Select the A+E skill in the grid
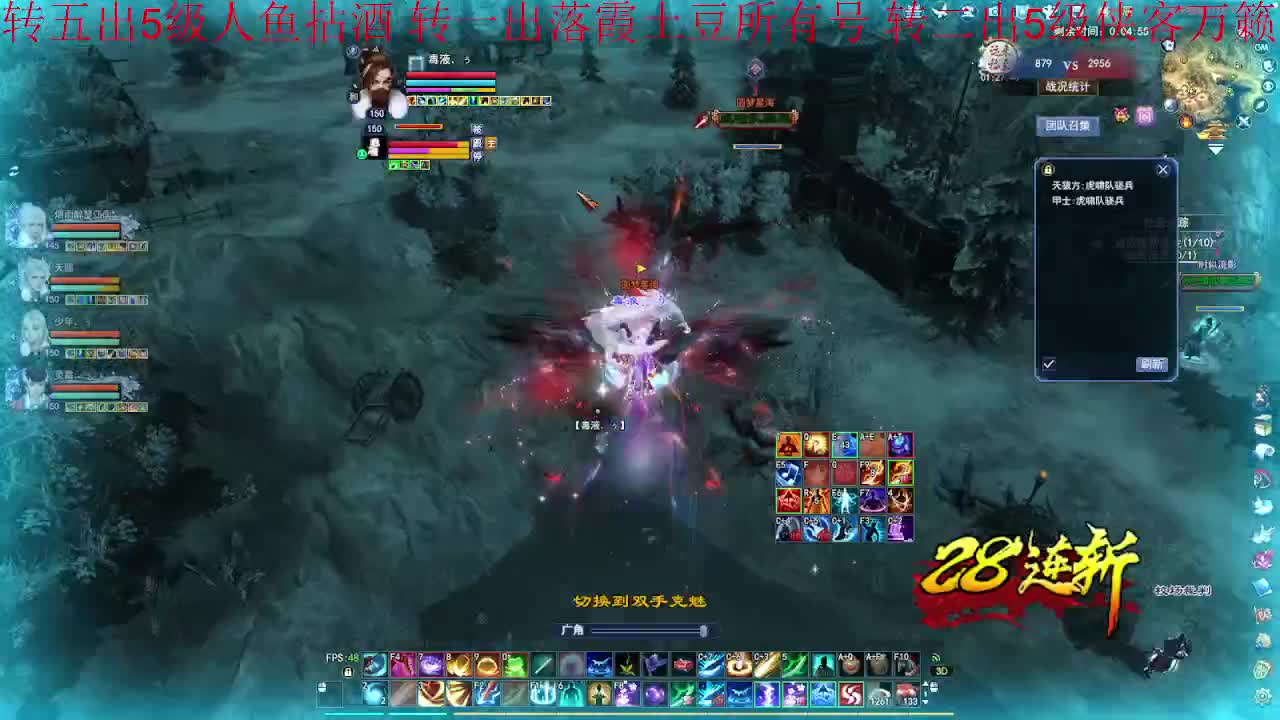The width and height of the screenshot is (1280, 720). (x=873, y=444)
